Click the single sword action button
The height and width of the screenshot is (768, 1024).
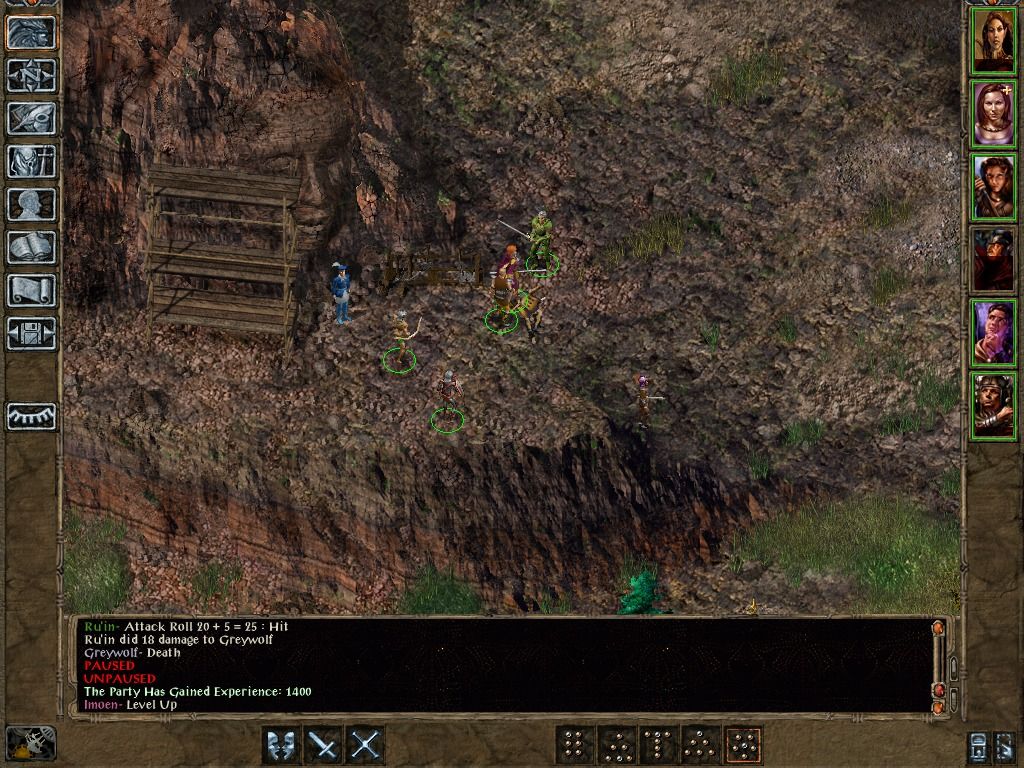tap(323, 745)
